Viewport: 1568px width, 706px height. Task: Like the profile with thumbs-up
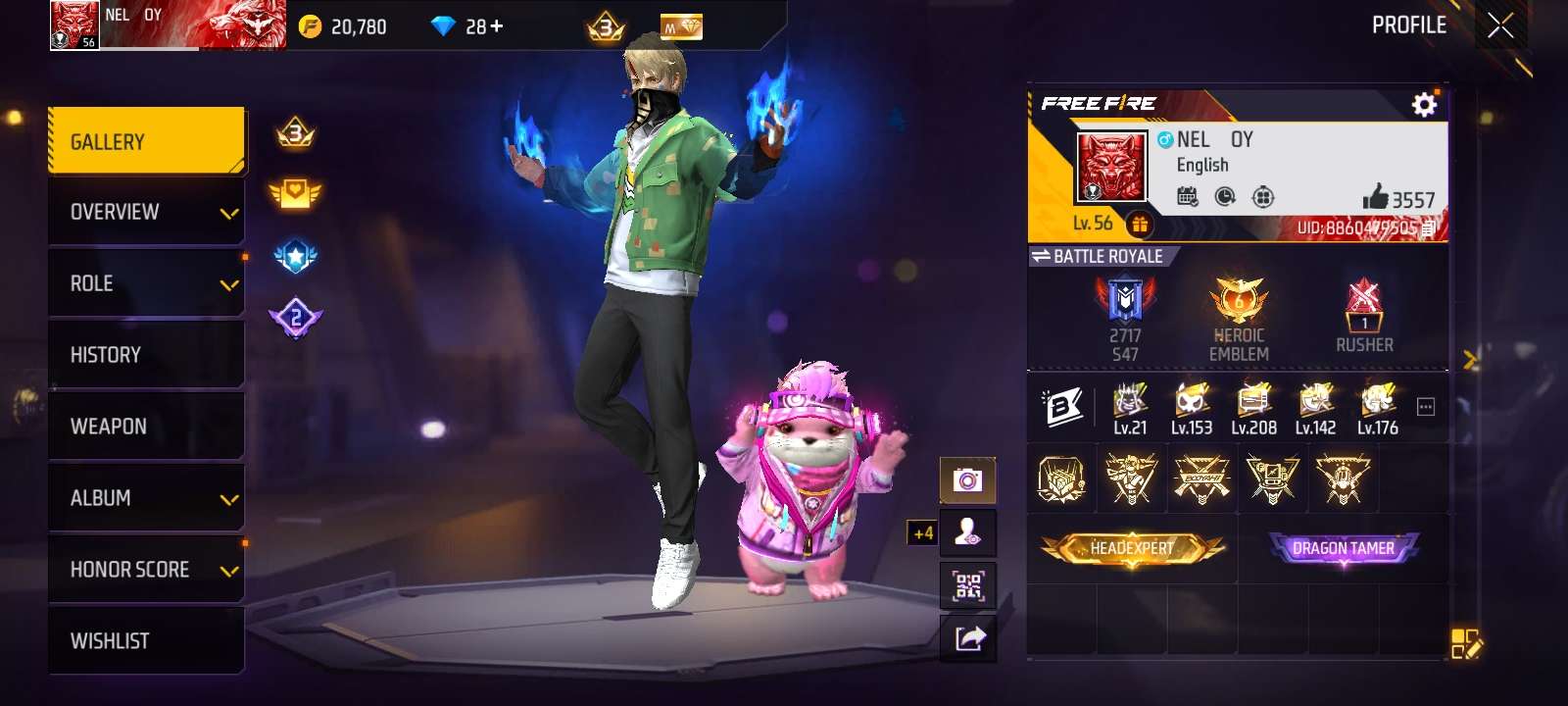point(1376,197)
